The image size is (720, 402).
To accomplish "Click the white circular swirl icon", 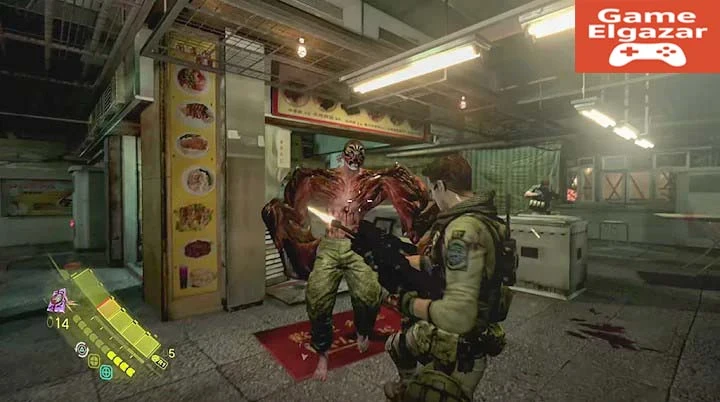I will click(x=81, y=348).
